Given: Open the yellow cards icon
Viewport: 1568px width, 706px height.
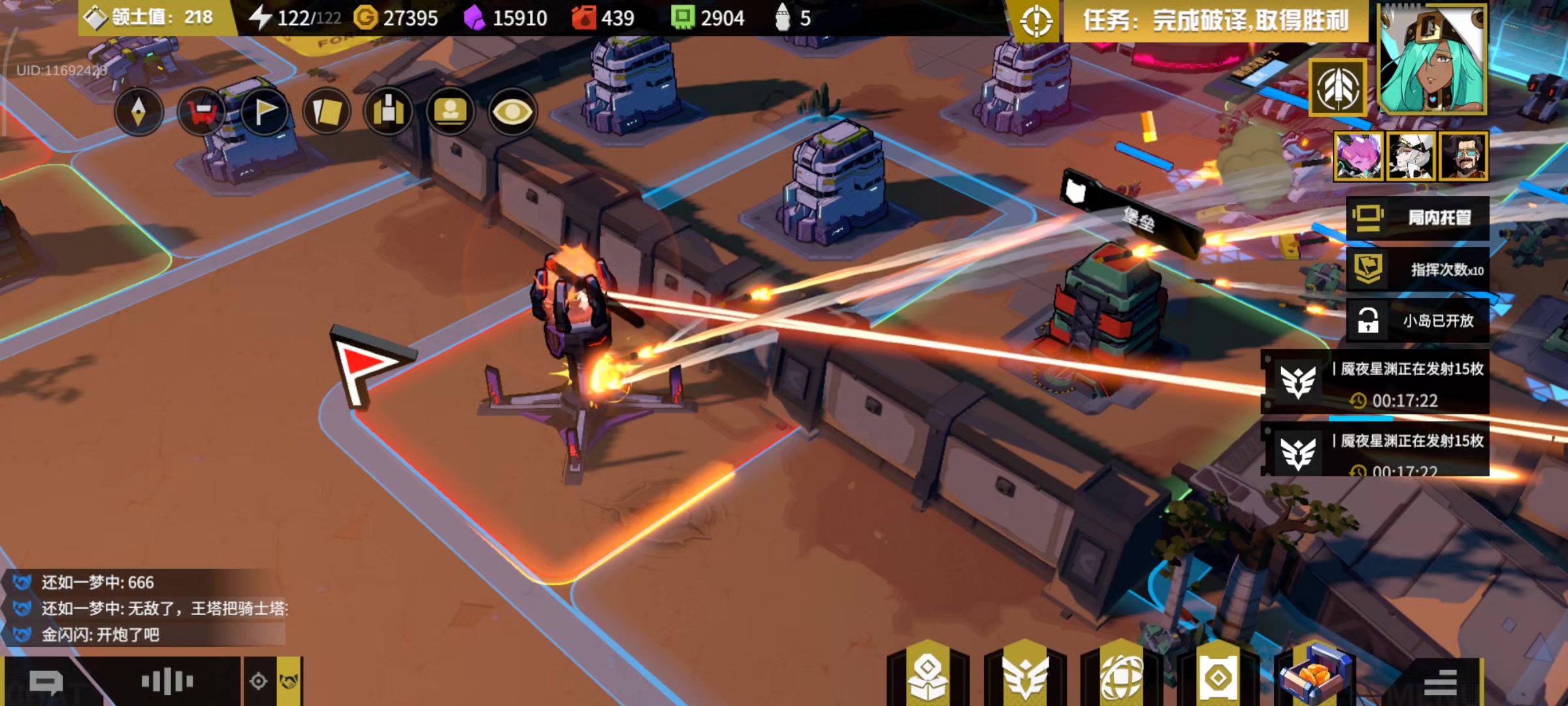Looking at the screenshot, I should pyautogui.click(x=327, y=112).
